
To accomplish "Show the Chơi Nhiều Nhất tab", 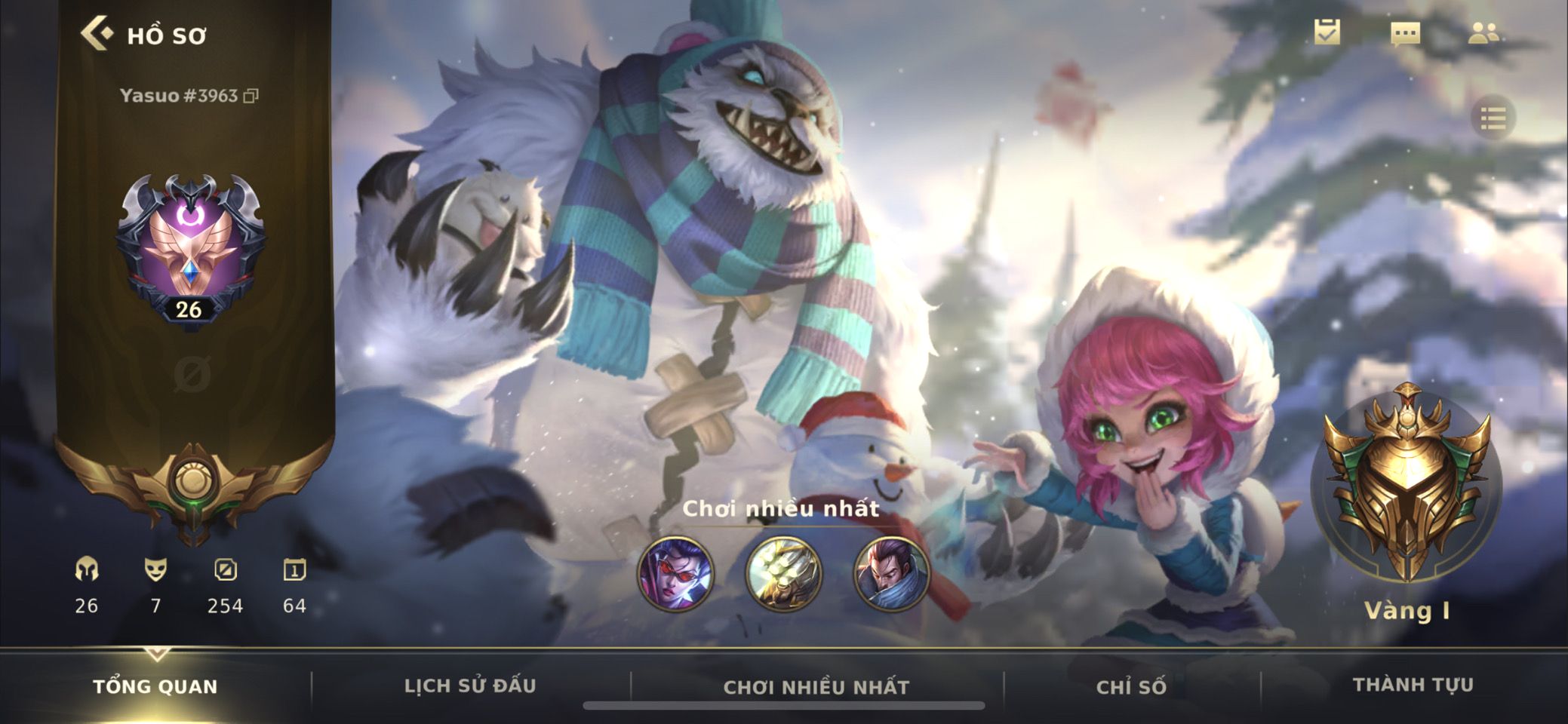I will click(816, 687).
